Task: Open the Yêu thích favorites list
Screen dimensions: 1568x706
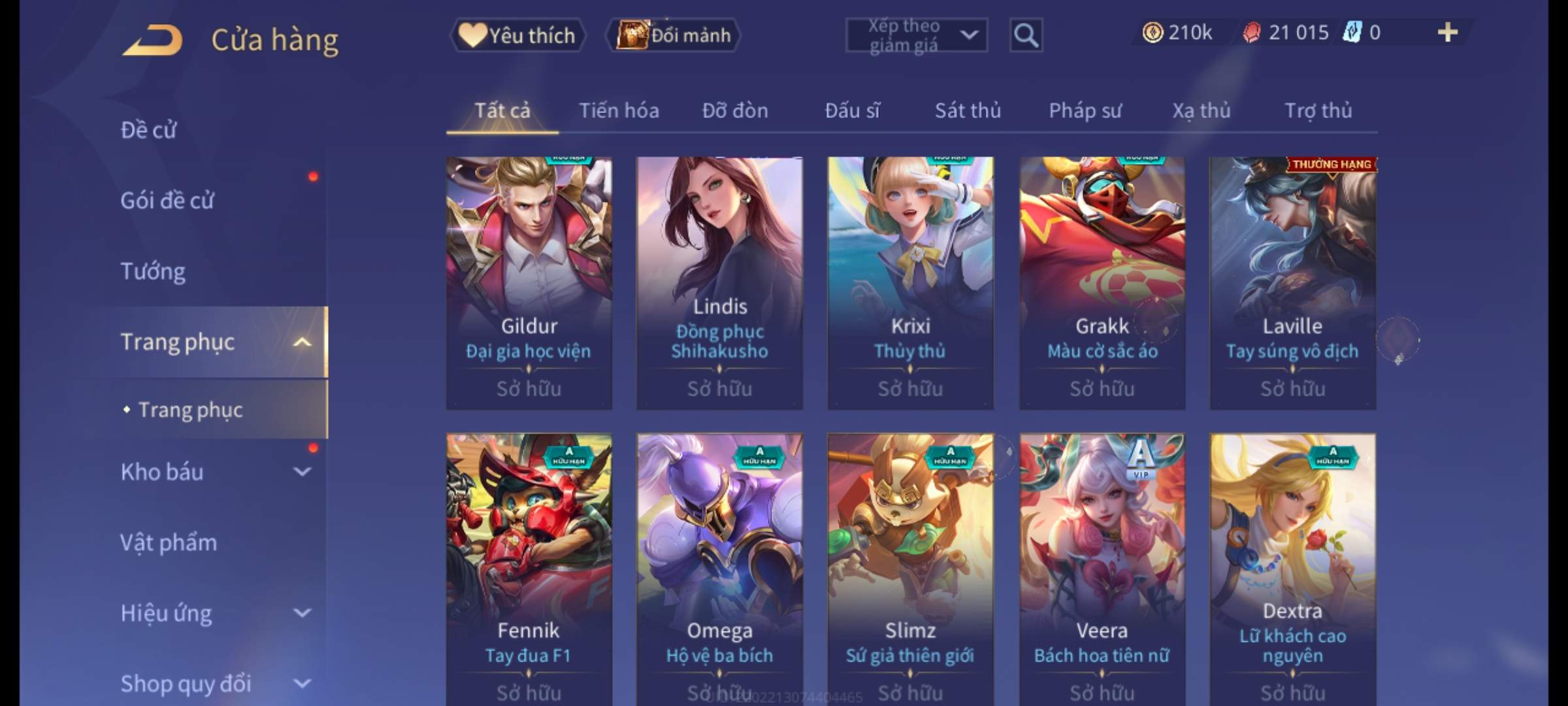Action: [x=517, y=35]
